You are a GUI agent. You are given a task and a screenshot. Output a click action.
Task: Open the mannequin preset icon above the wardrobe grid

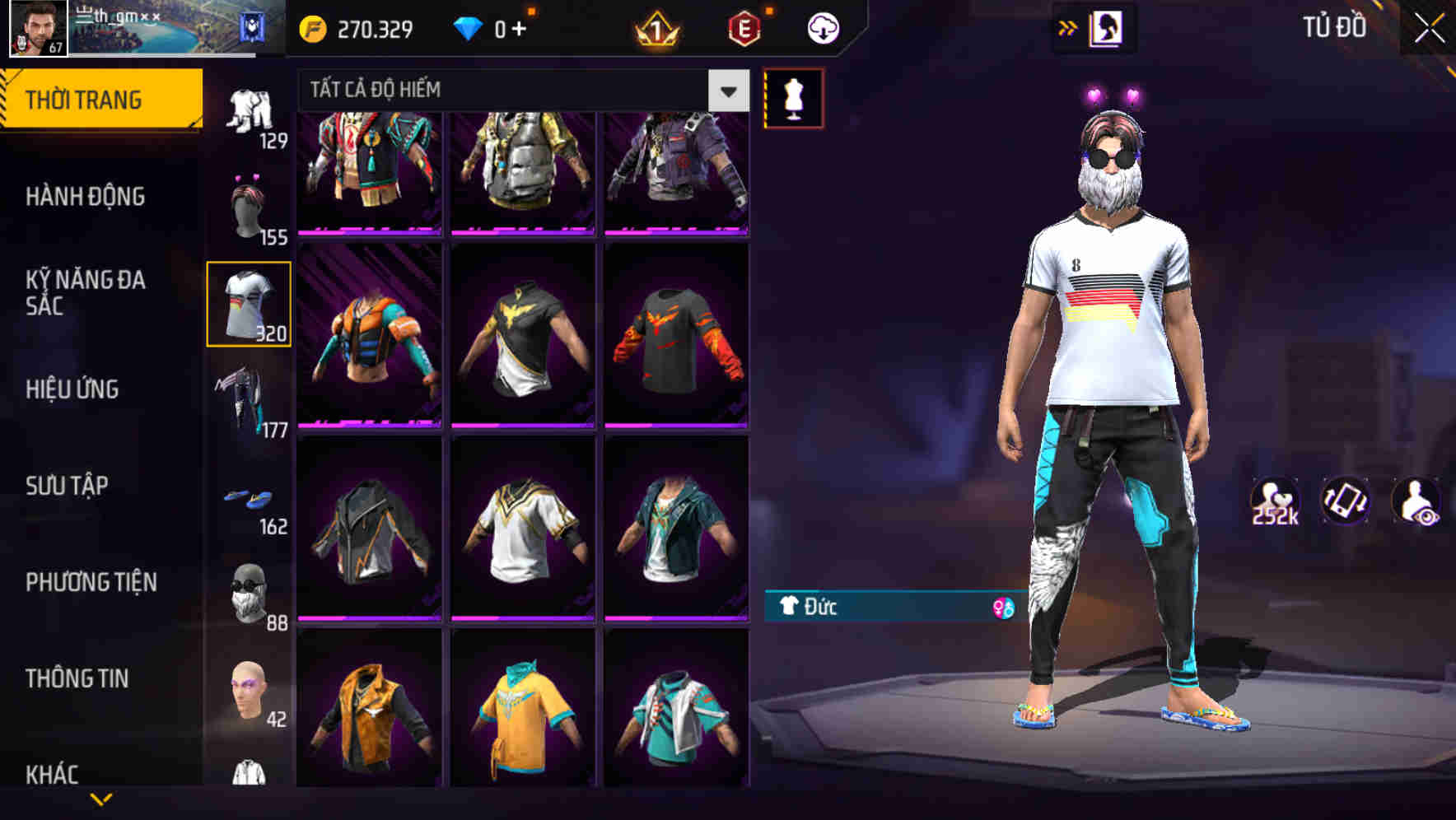795,96
